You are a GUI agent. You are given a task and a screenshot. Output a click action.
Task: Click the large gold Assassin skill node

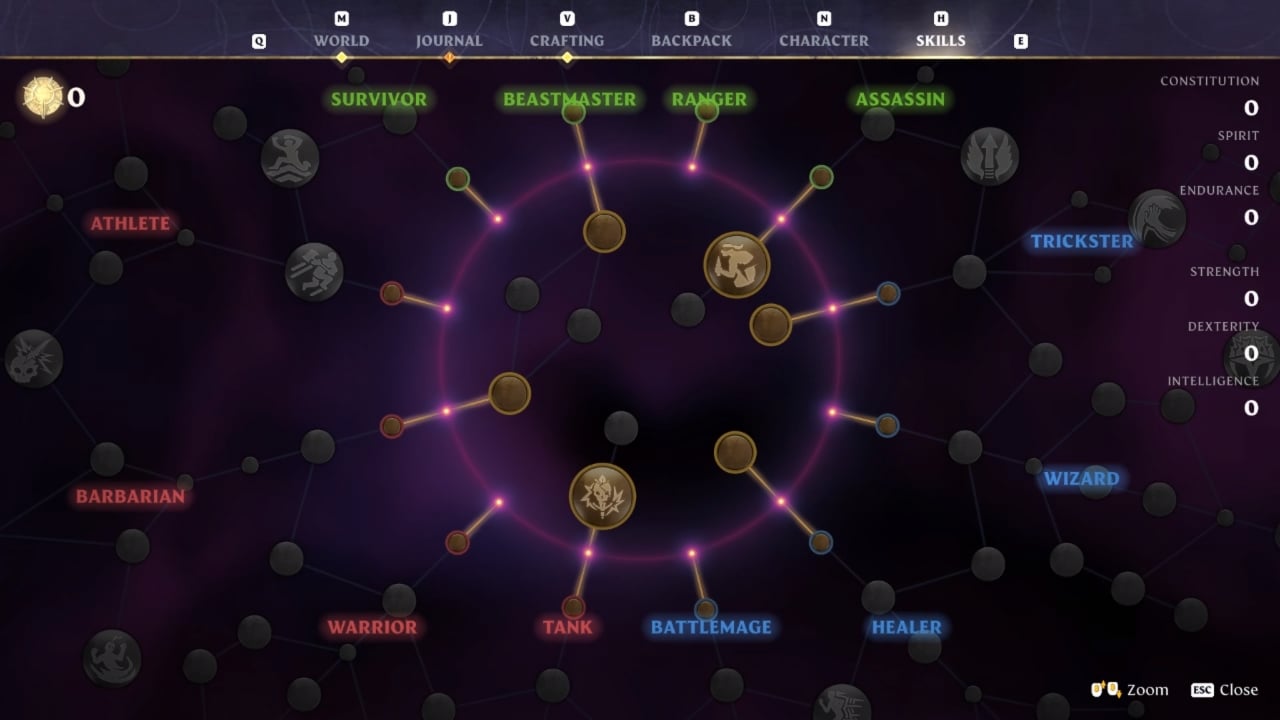[x=739, y=260]
